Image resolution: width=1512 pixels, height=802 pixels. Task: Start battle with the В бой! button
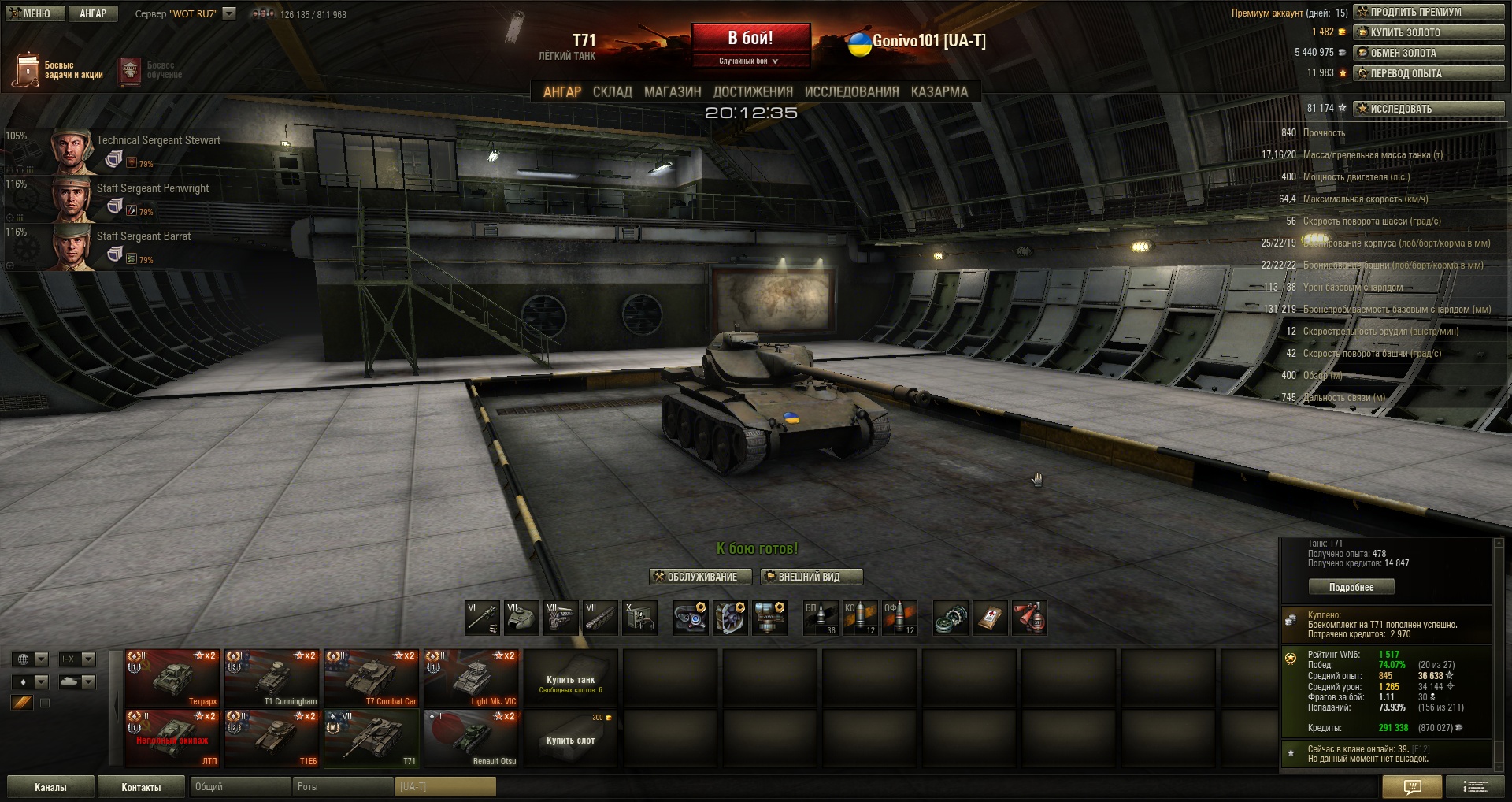click(x=750, y=38)
